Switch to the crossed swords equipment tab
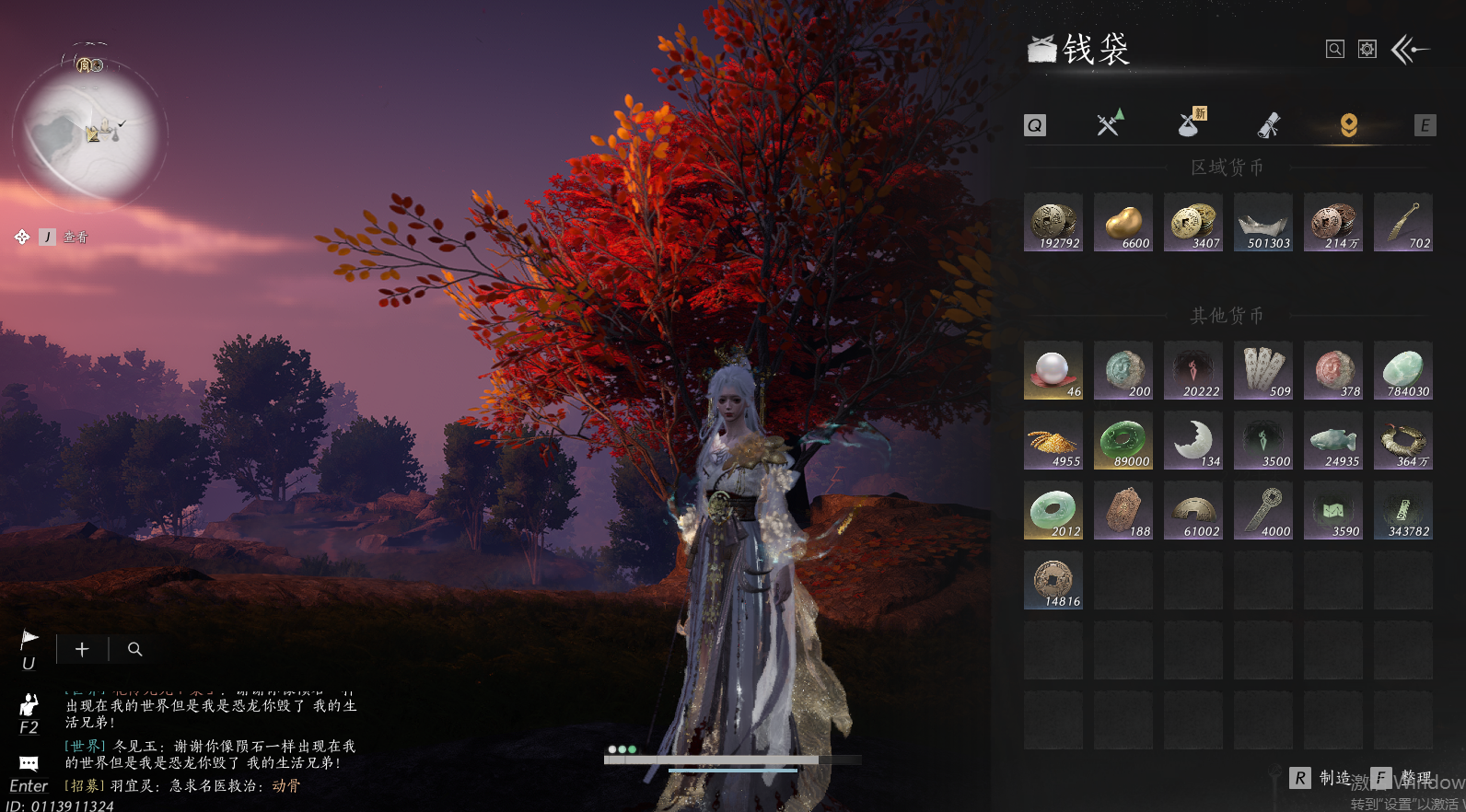The height and width of the screenshot is (812, 1466). point(1111,123)
